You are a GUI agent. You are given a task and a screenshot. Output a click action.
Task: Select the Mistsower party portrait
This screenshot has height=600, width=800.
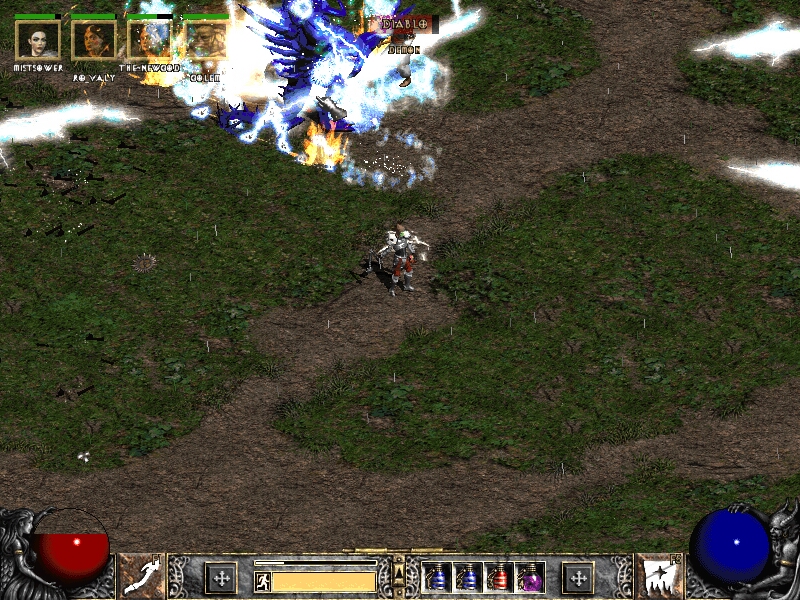coord(38,40)
